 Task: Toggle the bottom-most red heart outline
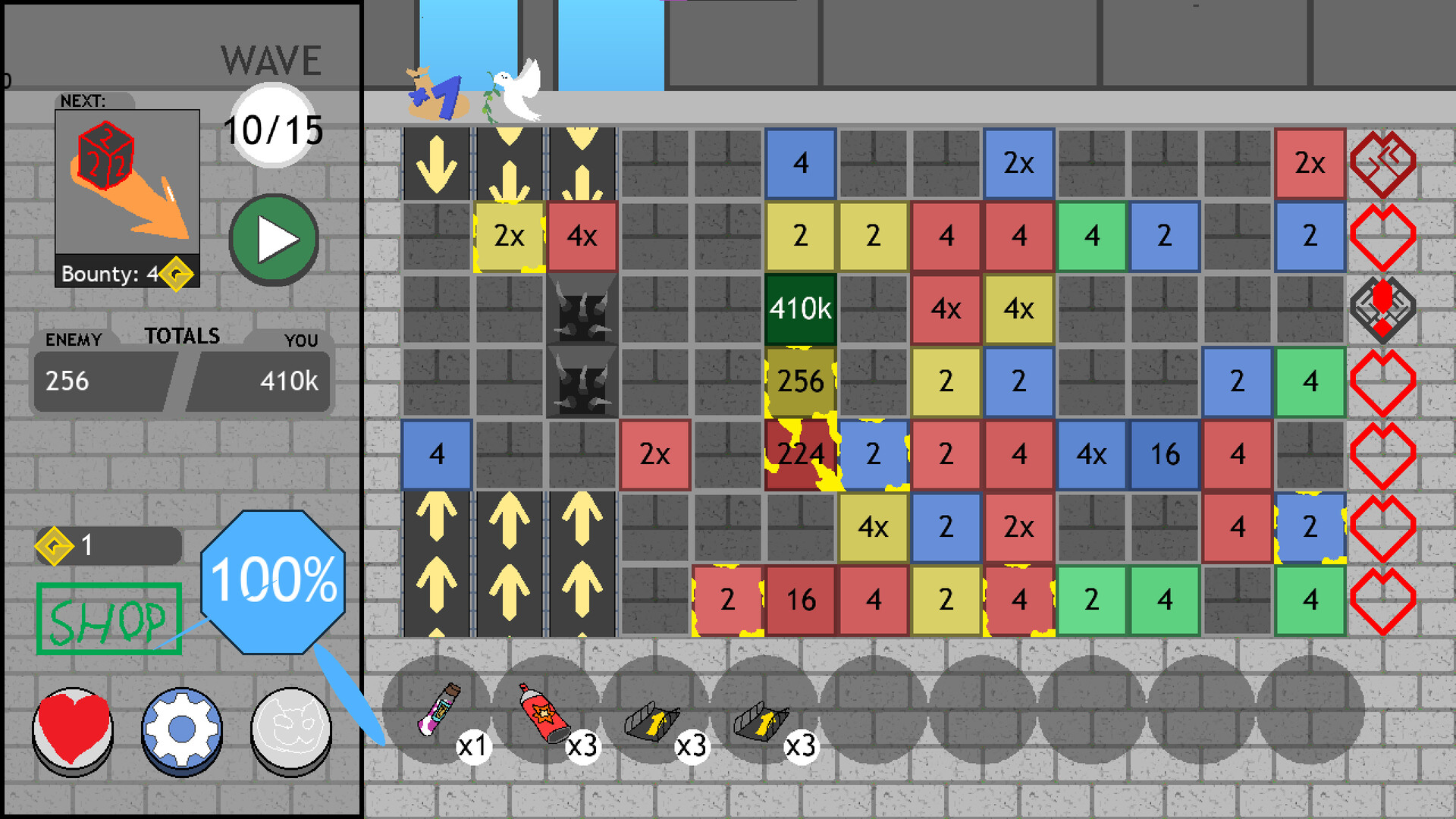pyautogui.click(x=1384, y=599)
